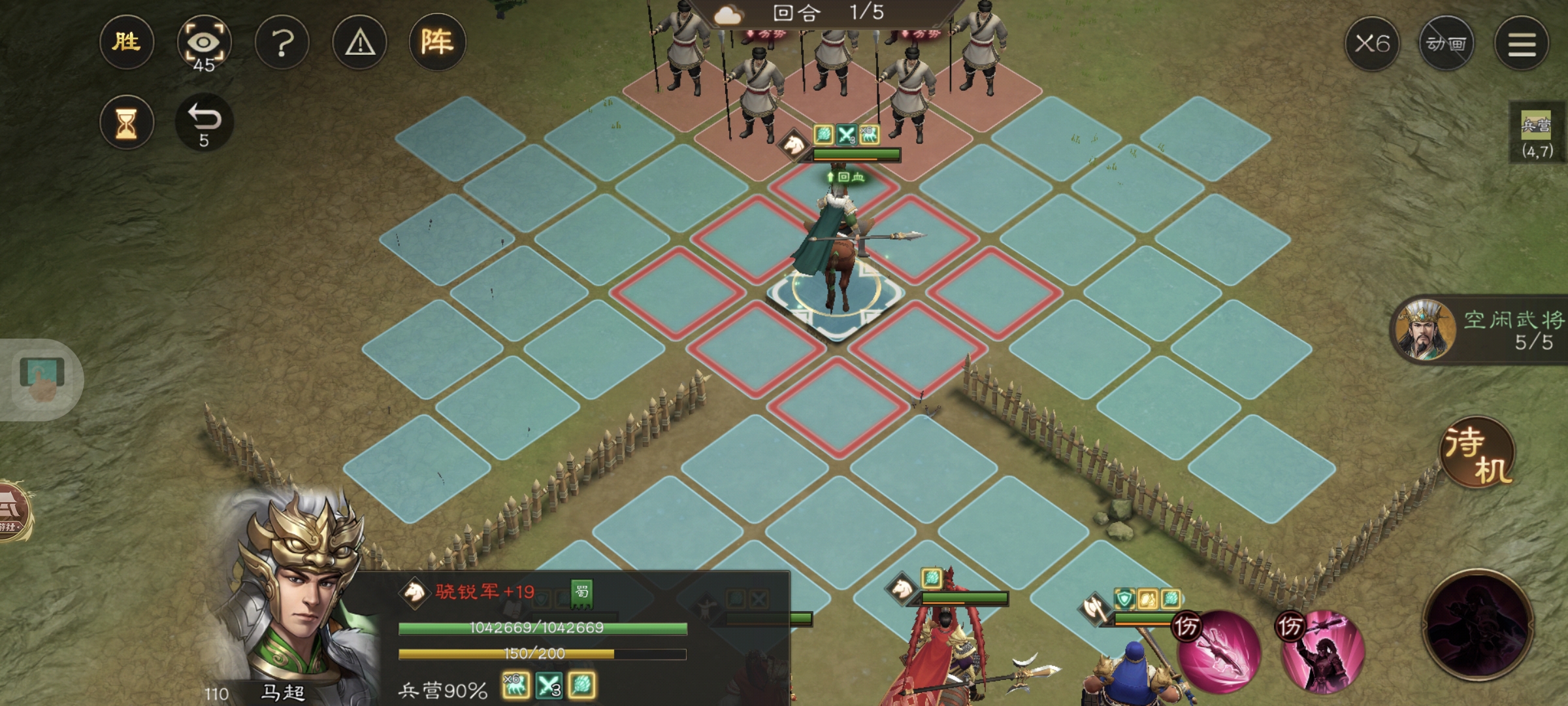Image resolution: width=1568 pixels, height=706 pixels.
Task: Open the idle generals (空闲武将) list
Action: (x=1480, y=331)
